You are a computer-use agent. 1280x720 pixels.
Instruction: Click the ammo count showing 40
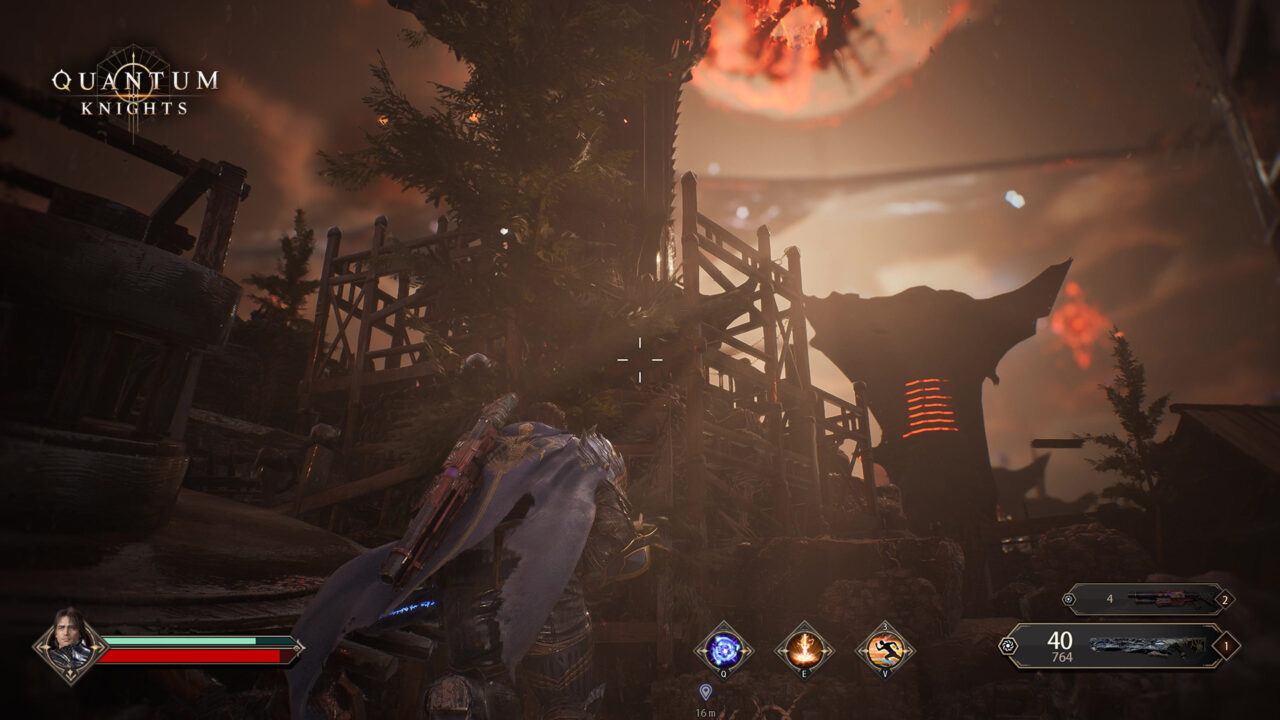click(1060, 640)
